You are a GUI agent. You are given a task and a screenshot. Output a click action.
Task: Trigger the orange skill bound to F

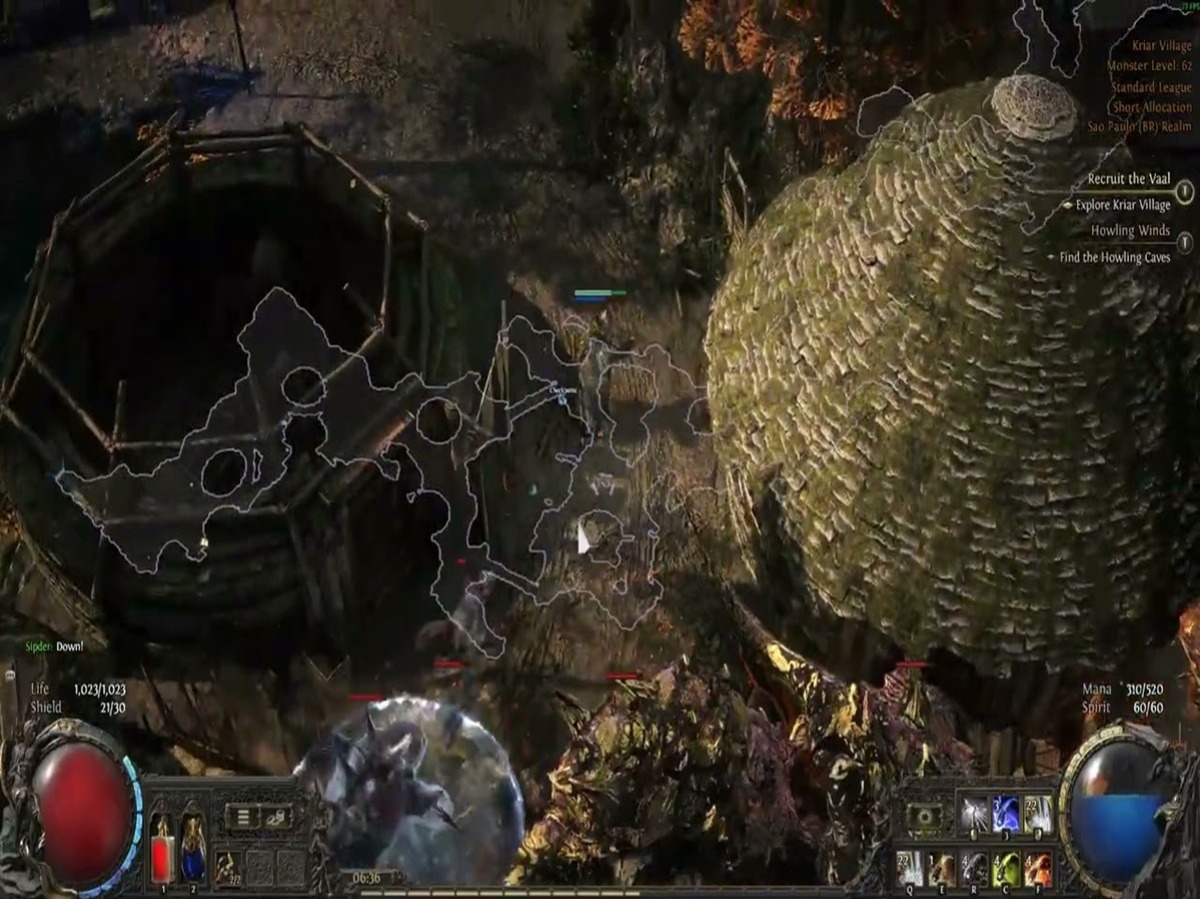1038,868
